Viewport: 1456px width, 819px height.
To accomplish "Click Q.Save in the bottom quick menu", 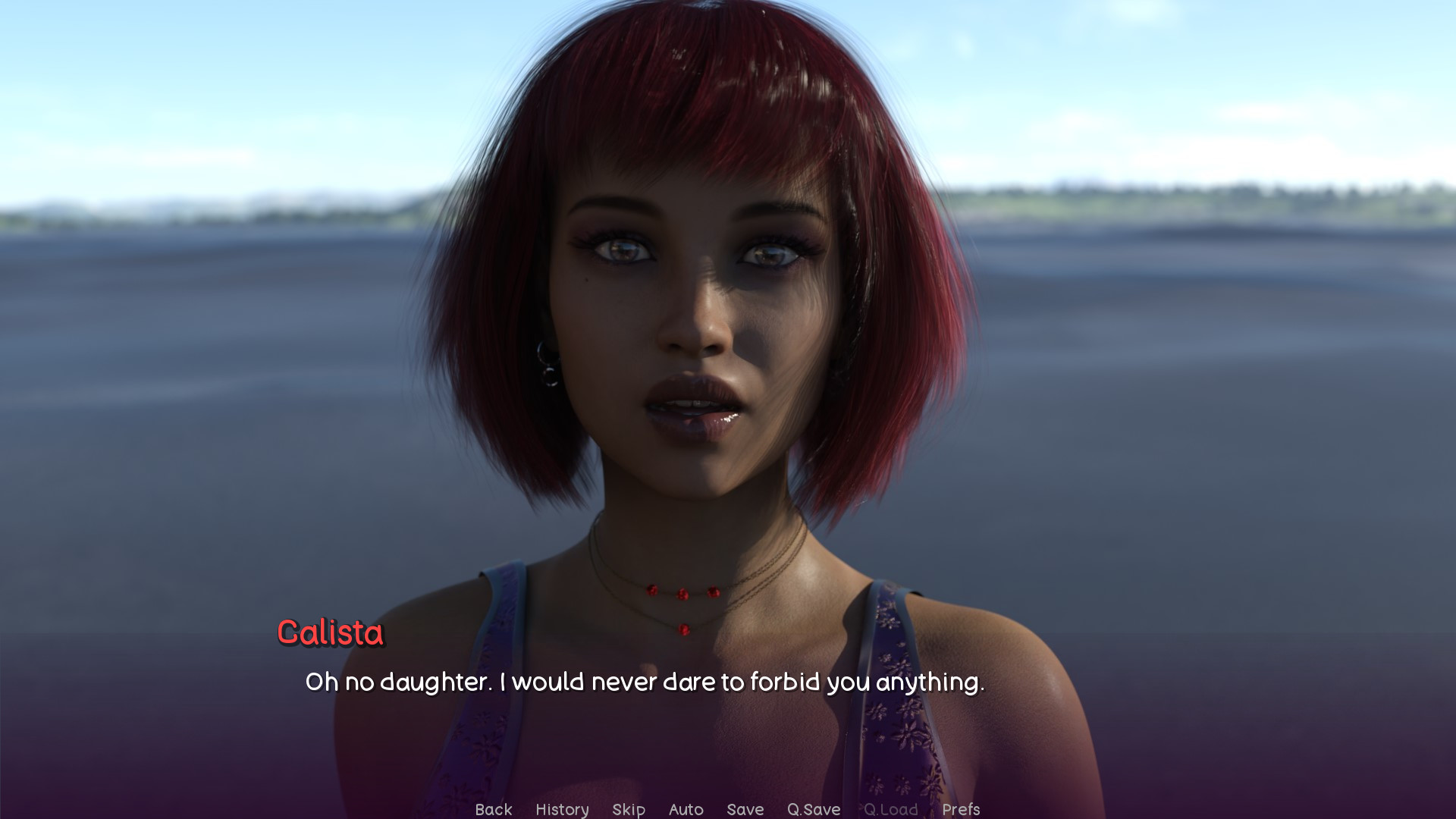I will point(813,809).
